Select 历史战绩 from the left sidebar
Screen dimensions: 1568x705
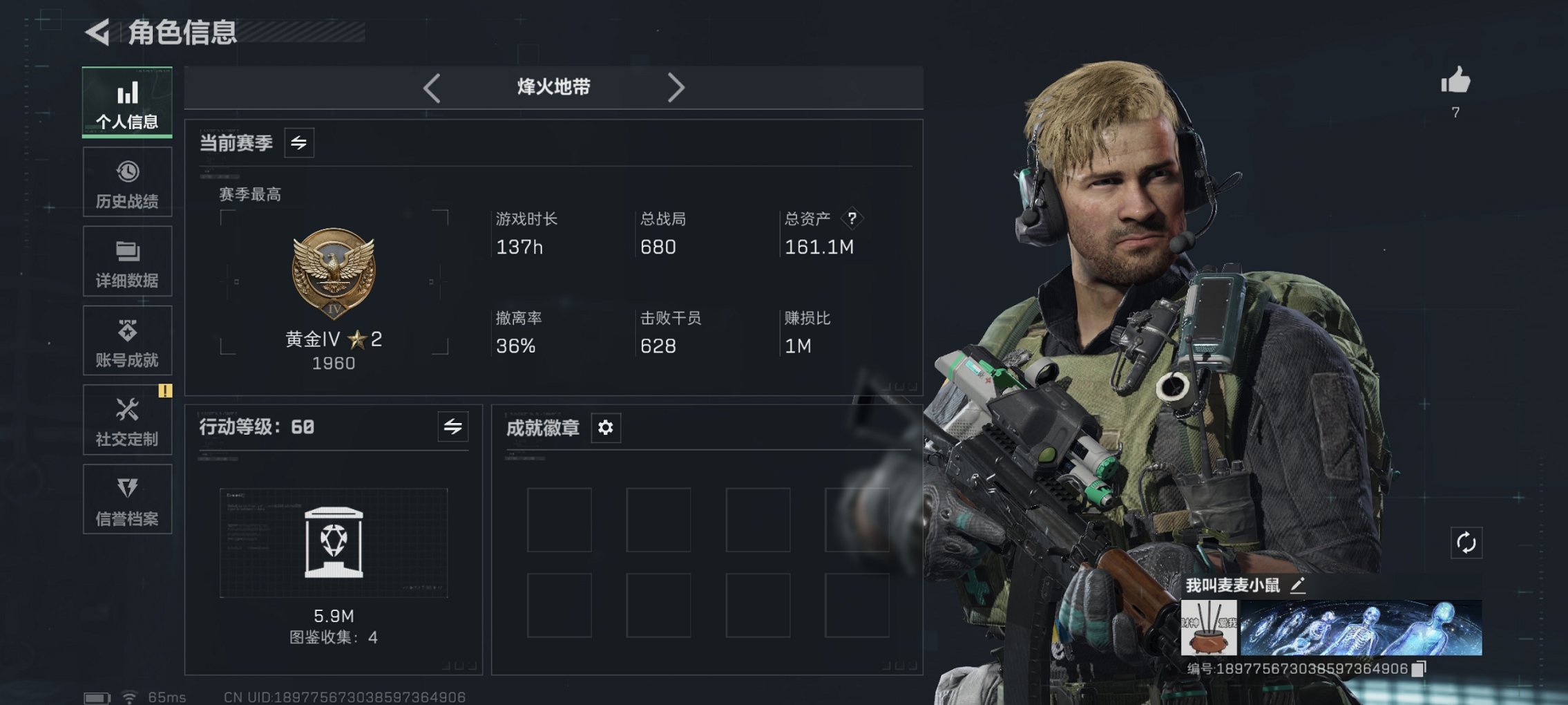click(x=126, y=182)
